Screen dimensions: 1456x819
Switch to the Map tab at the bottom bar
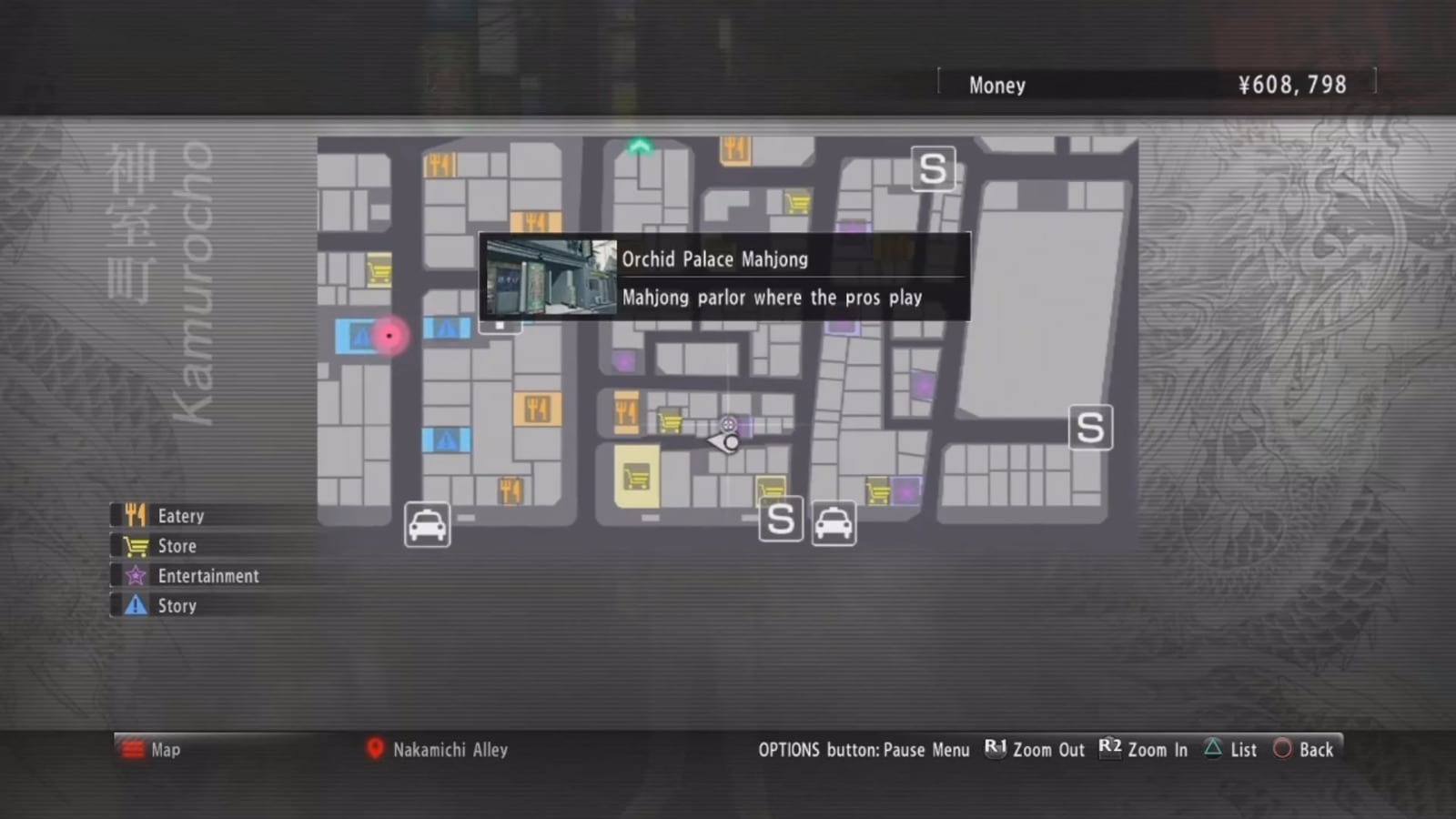150,749
